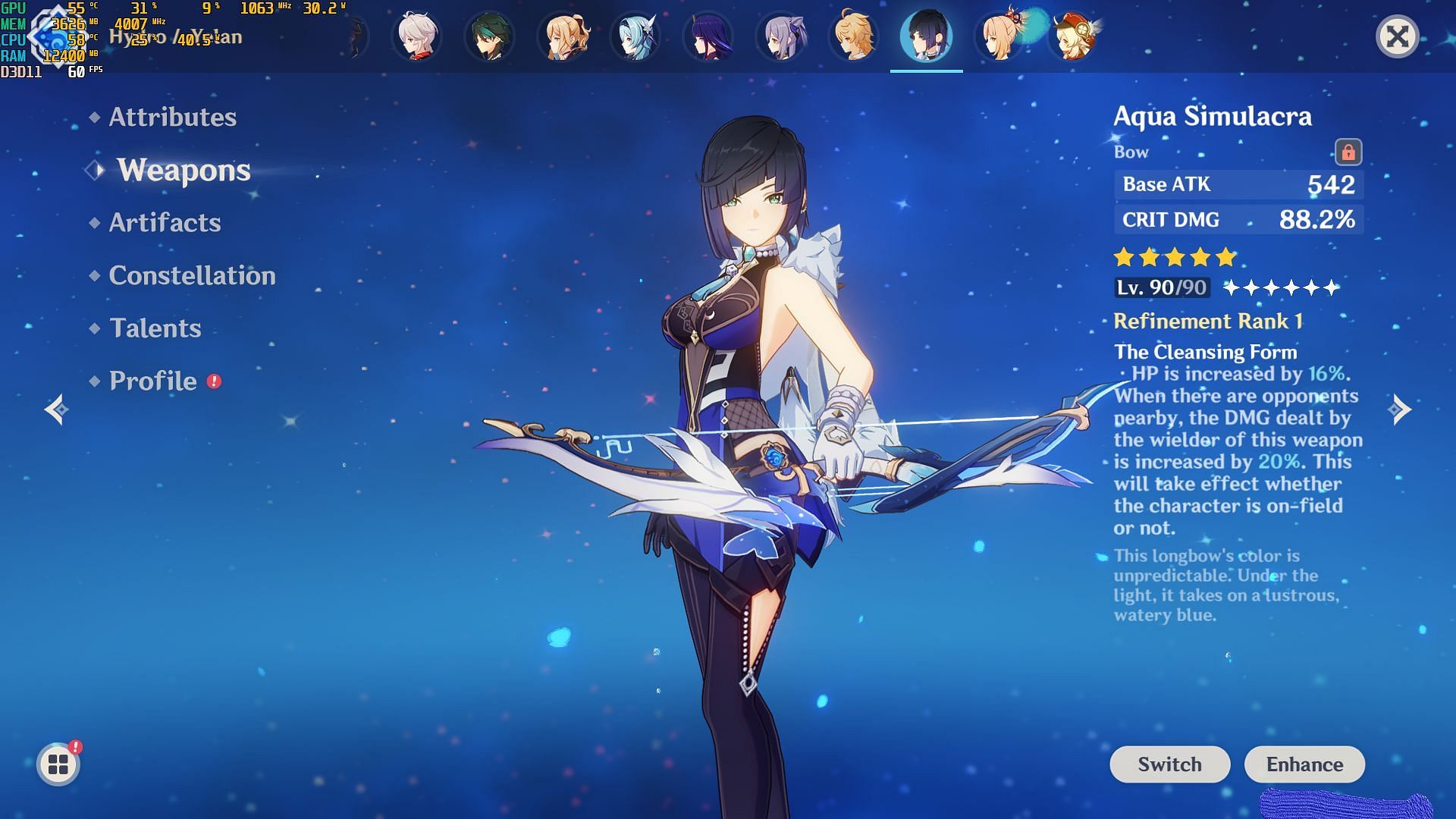Click the weapon's five-star rarity rating
The image size is (1456, 819).
click(x=1172, y=258)
